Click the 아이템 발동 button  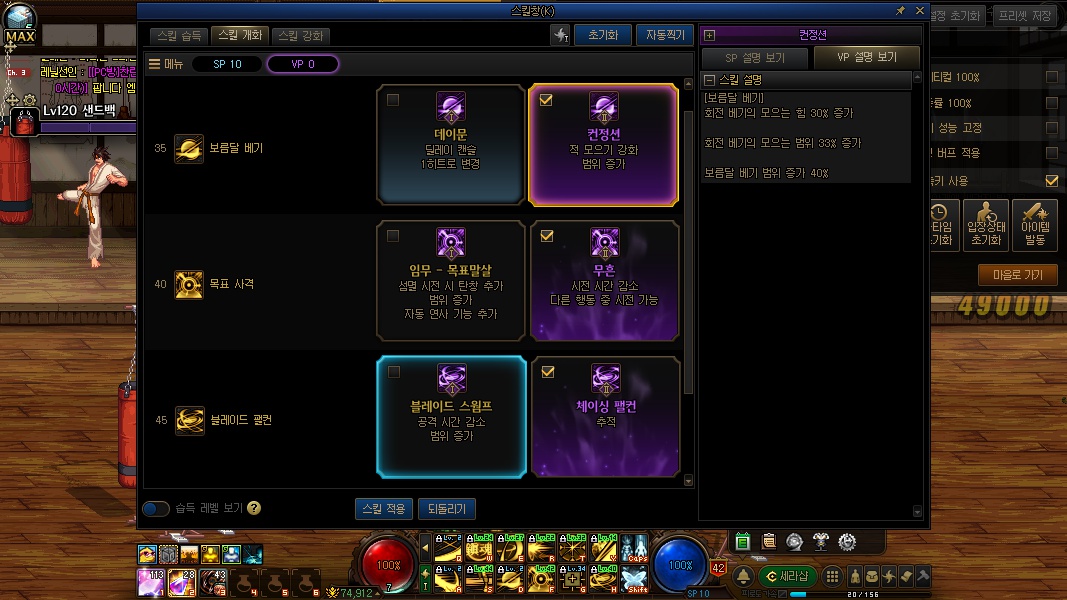point(1035,226)
